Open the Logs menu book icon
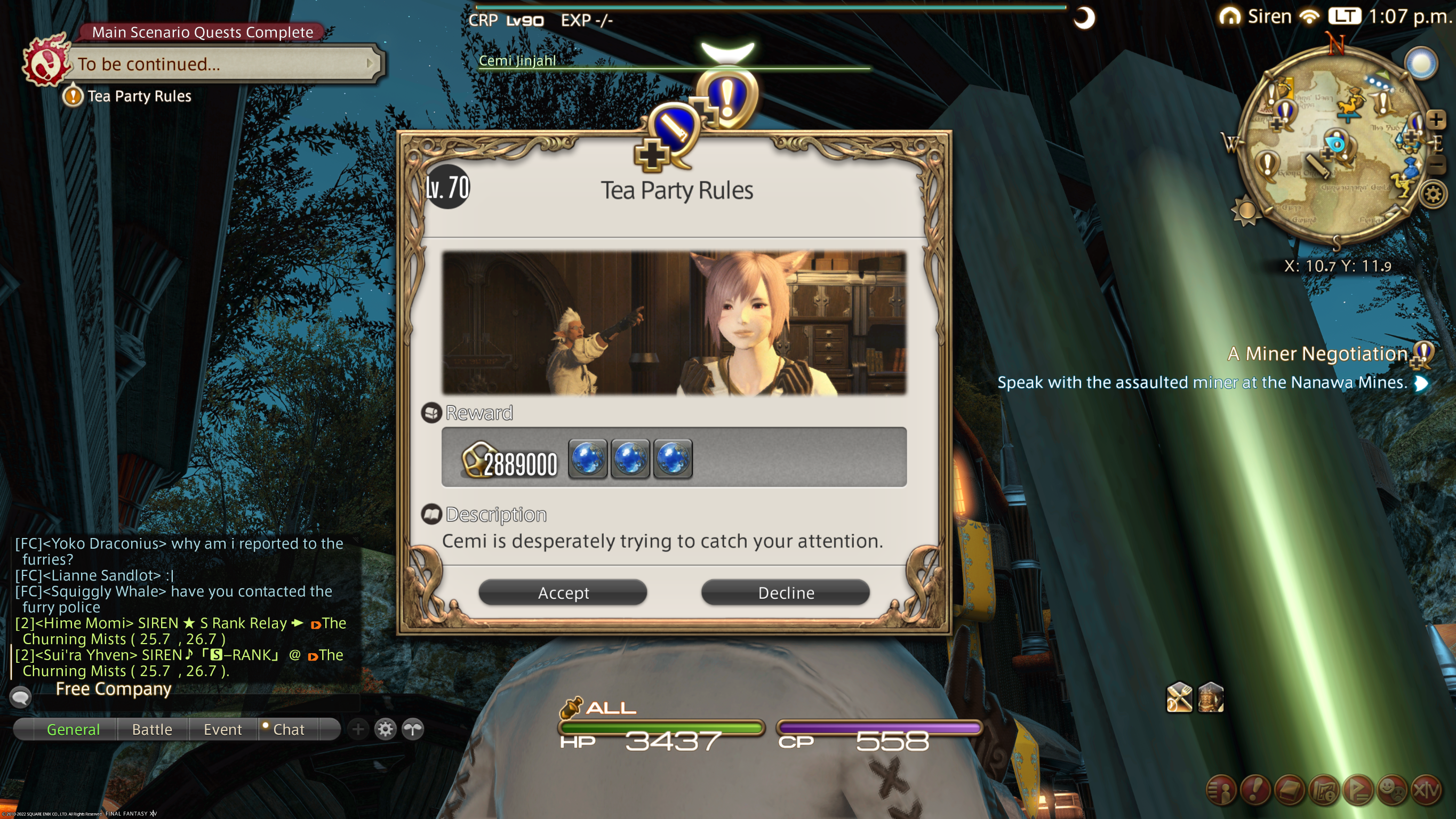Image resolution: width=1456 pixels, height=819 pixels. pyautogui.click(x=1290, y=789)
